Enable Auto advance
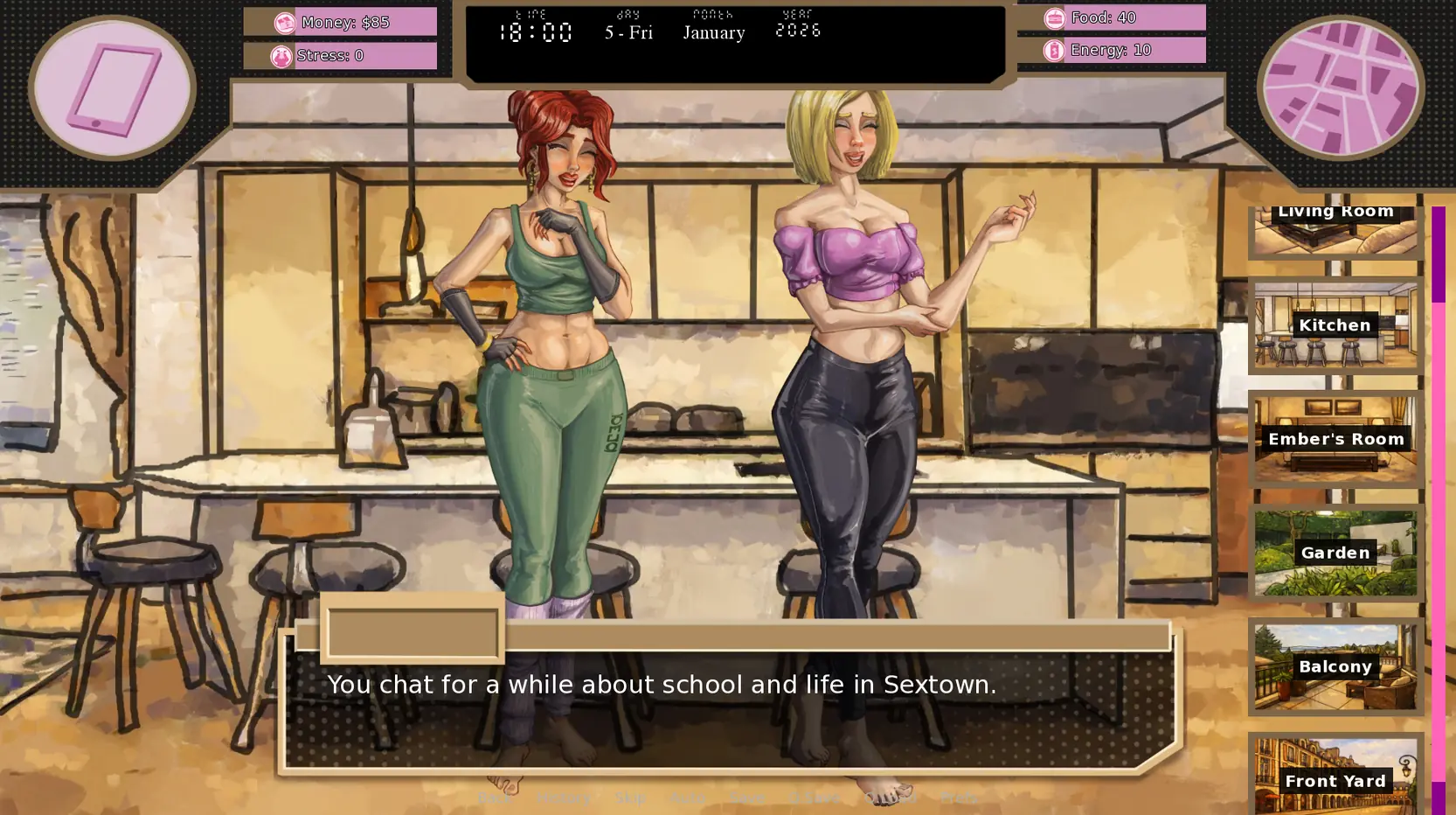This screenshot has width=1456, height=815. pyautogui.click(x=689, y=798)
